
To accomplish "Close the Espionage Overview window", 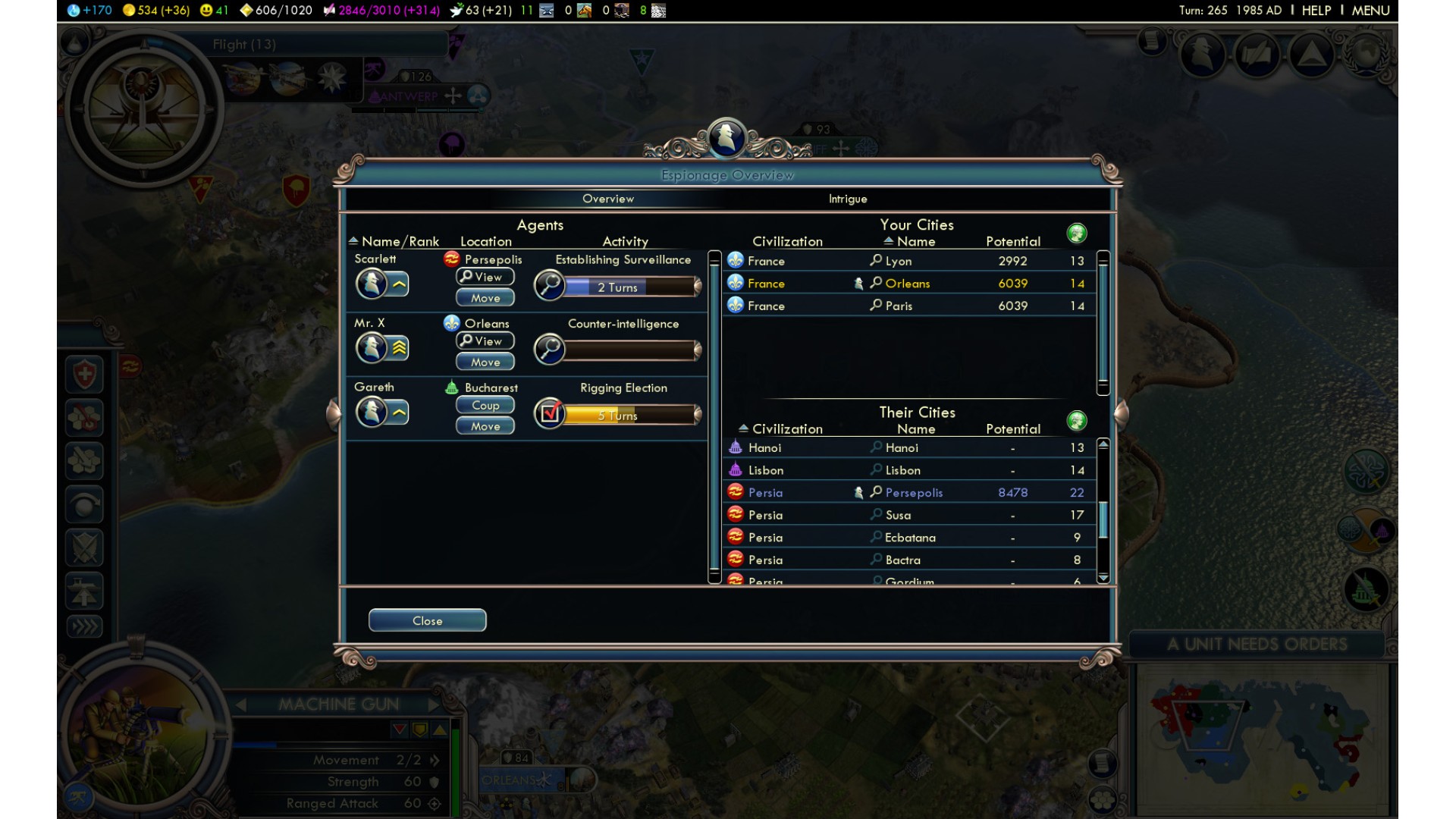I will pos(427,620).
